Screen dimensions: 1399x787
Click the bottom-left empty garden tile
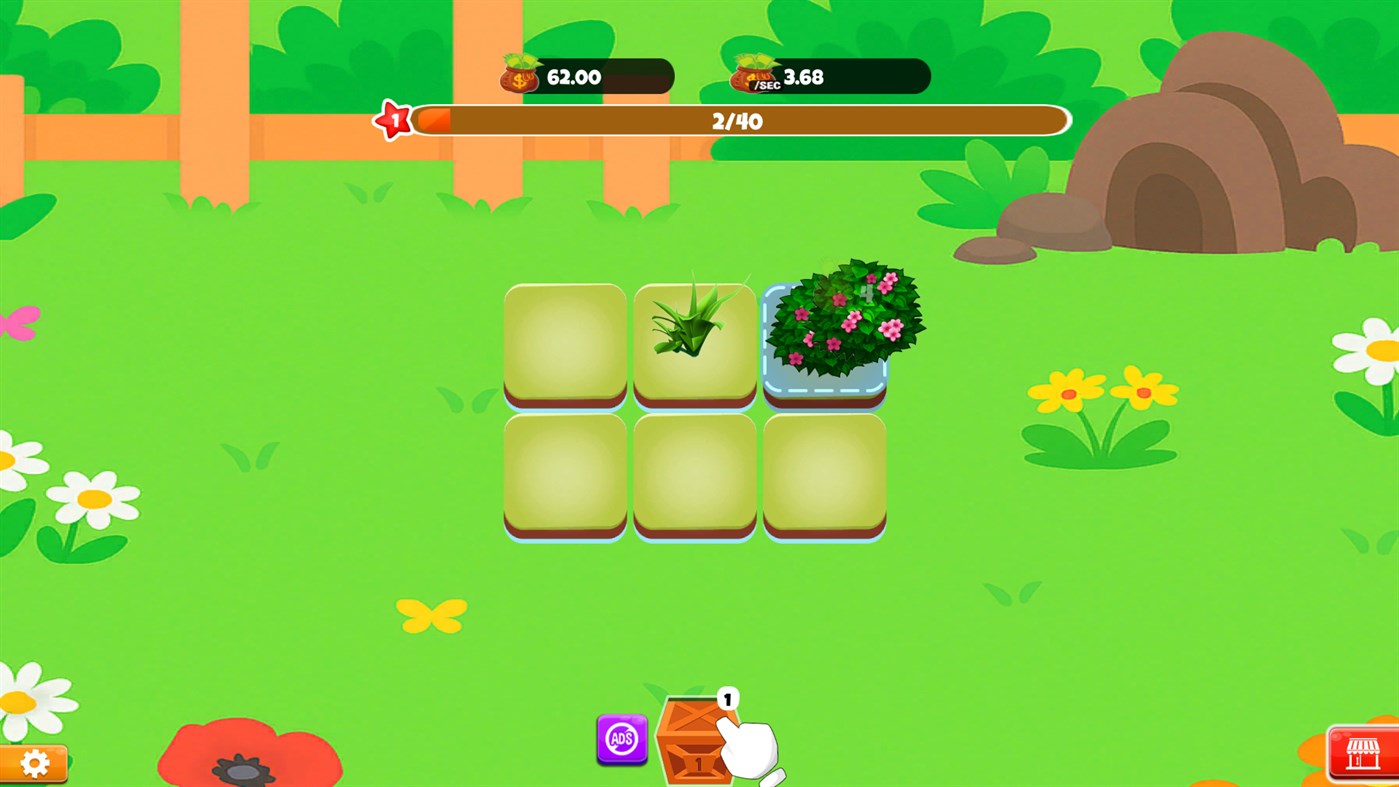(x=565, y=475)
